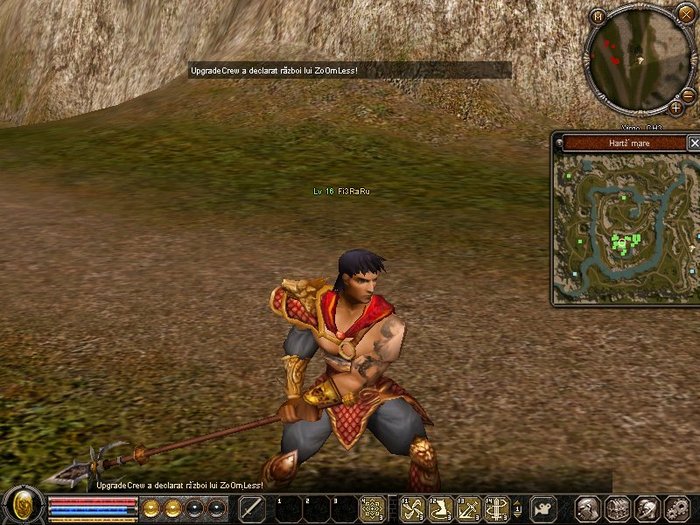
Task: Activate the whirling blades skill in slot F1
Action: [412, 508]
